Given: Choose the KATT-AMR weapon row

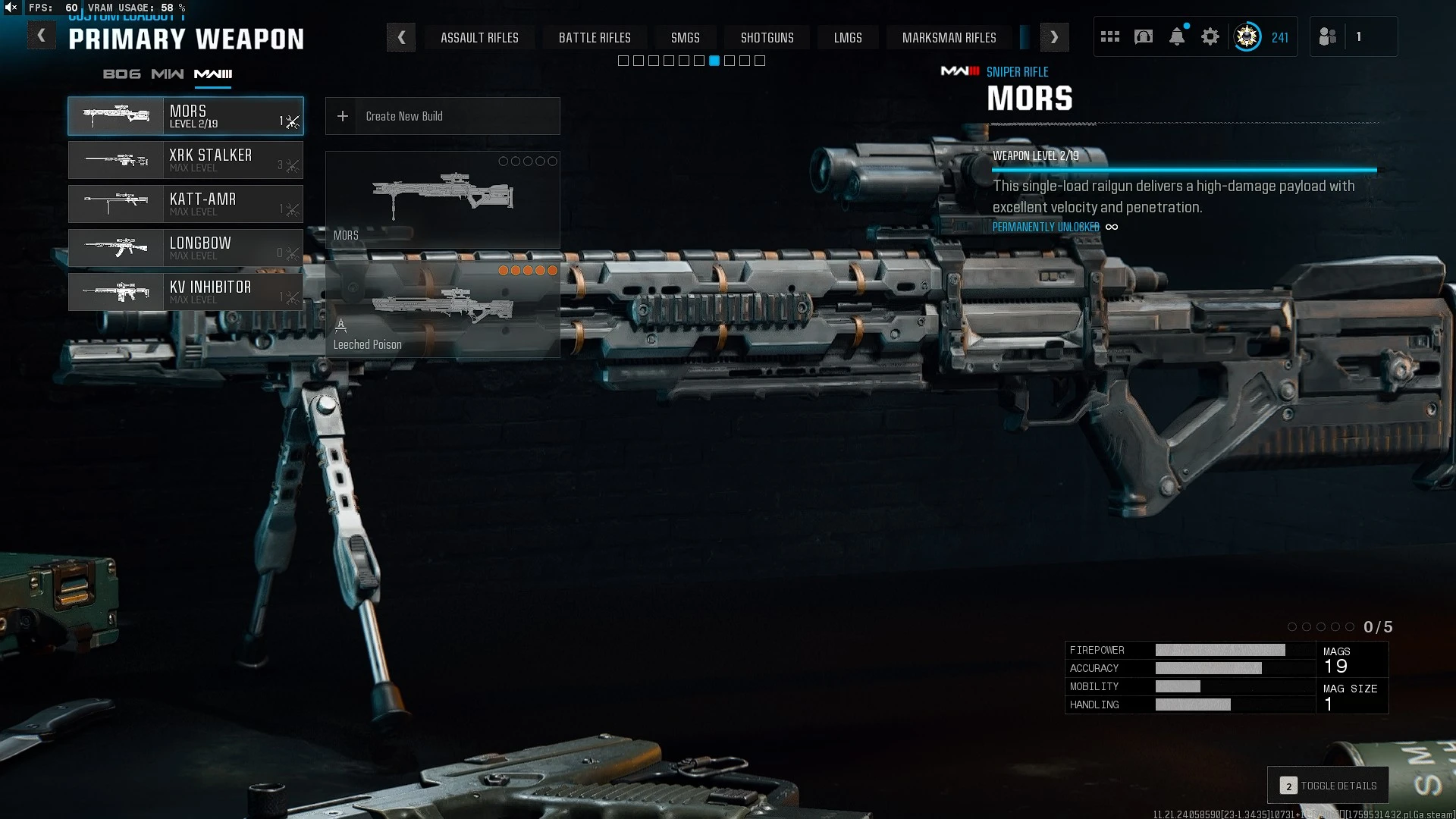Looking at the screenshot, I should (x=186, y=204).
